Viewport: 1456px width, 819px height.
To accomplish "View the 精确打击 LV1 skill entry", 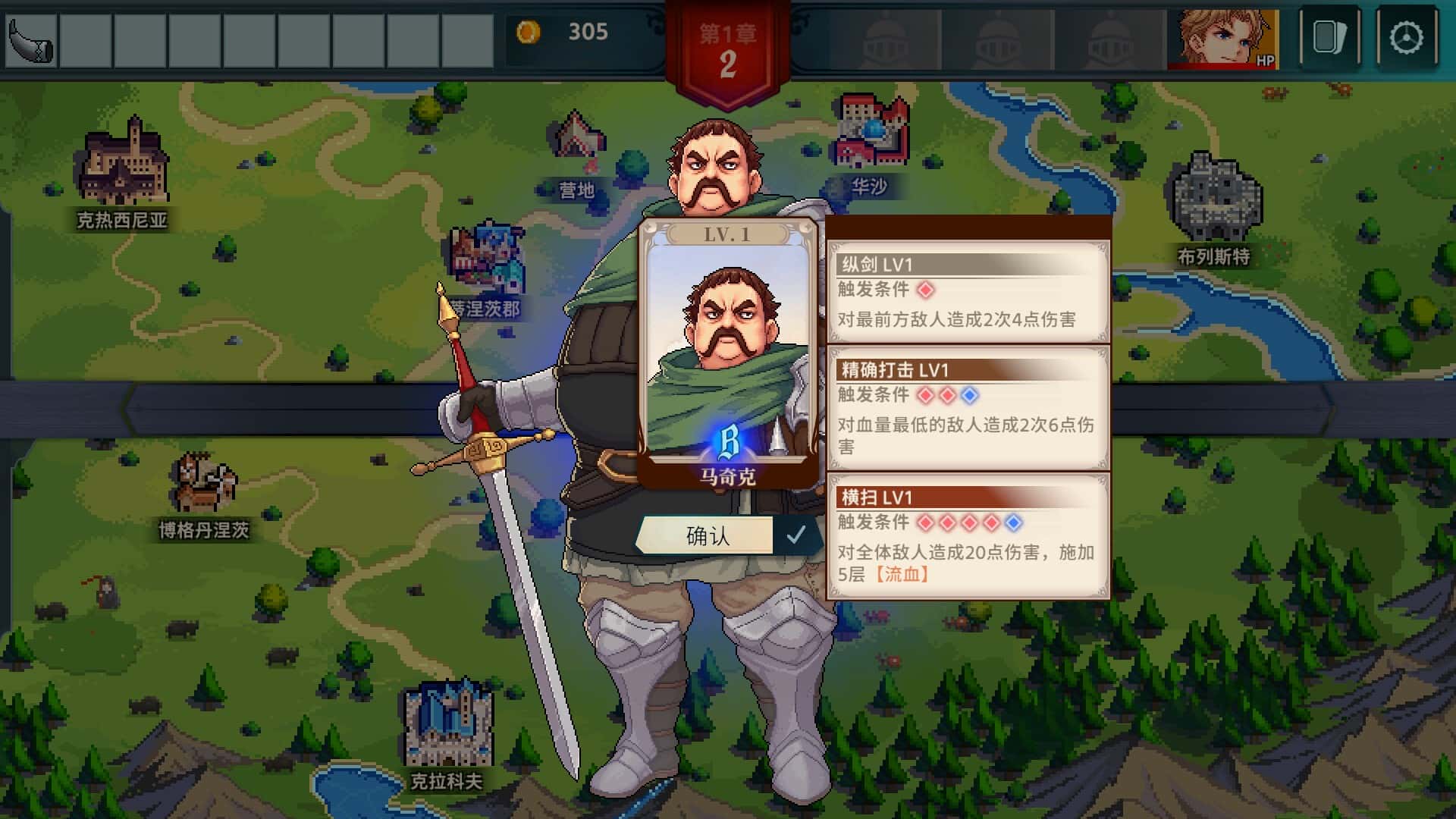I will click(x=968, y=408).
